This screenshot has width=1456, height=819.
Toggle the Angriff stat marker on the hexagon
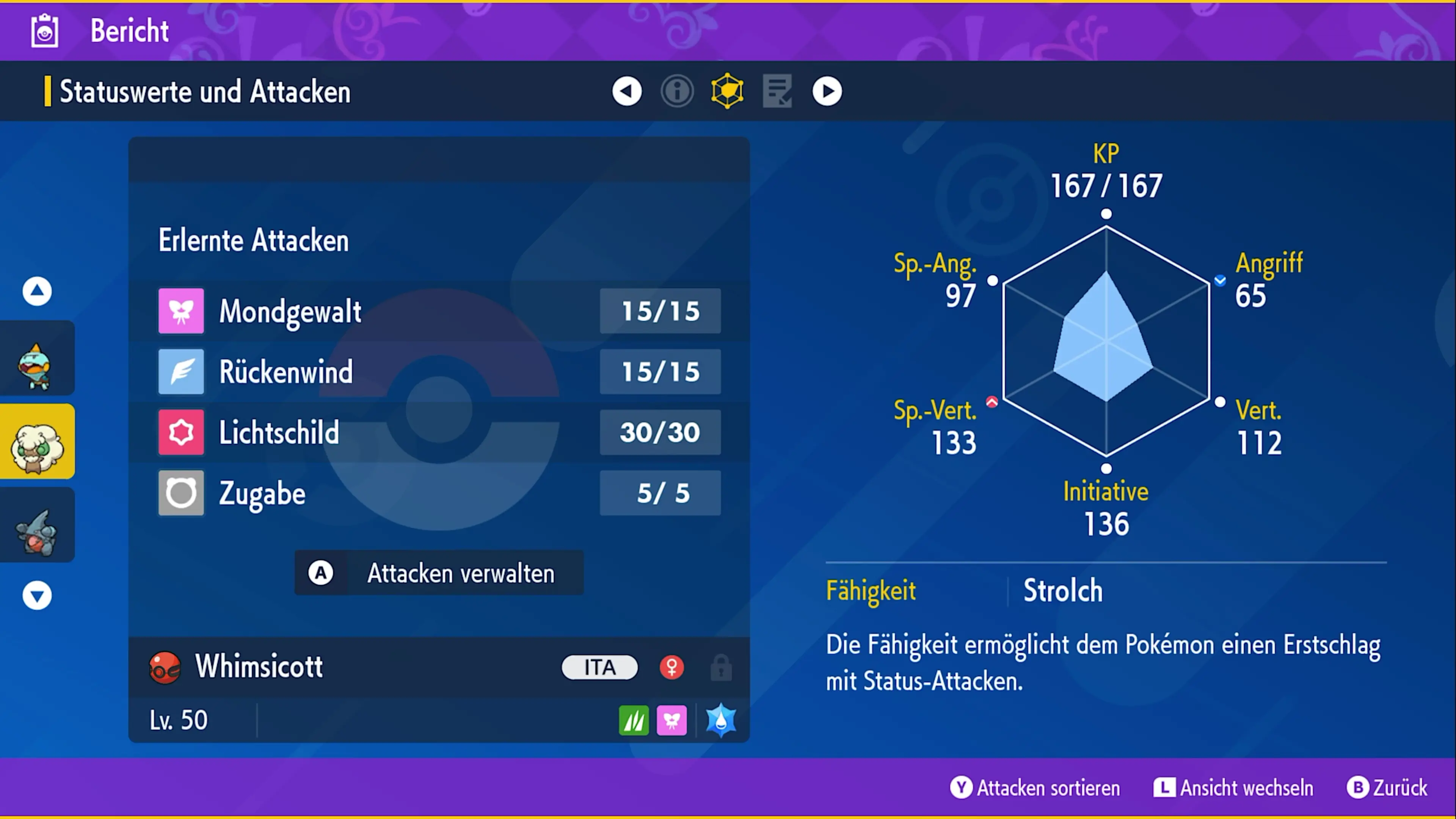coord(1220,280)
